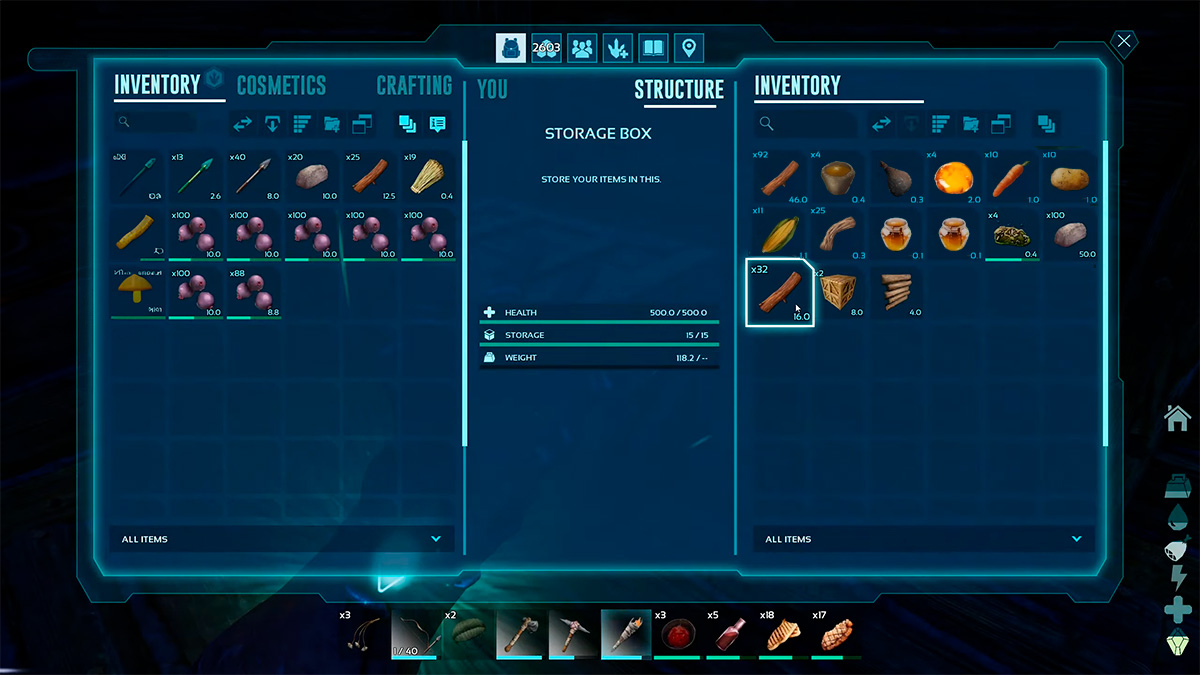Screen dimensions: 1200x675
Task: Open the tribe members tab icon
Action: (x=582, y=47)
